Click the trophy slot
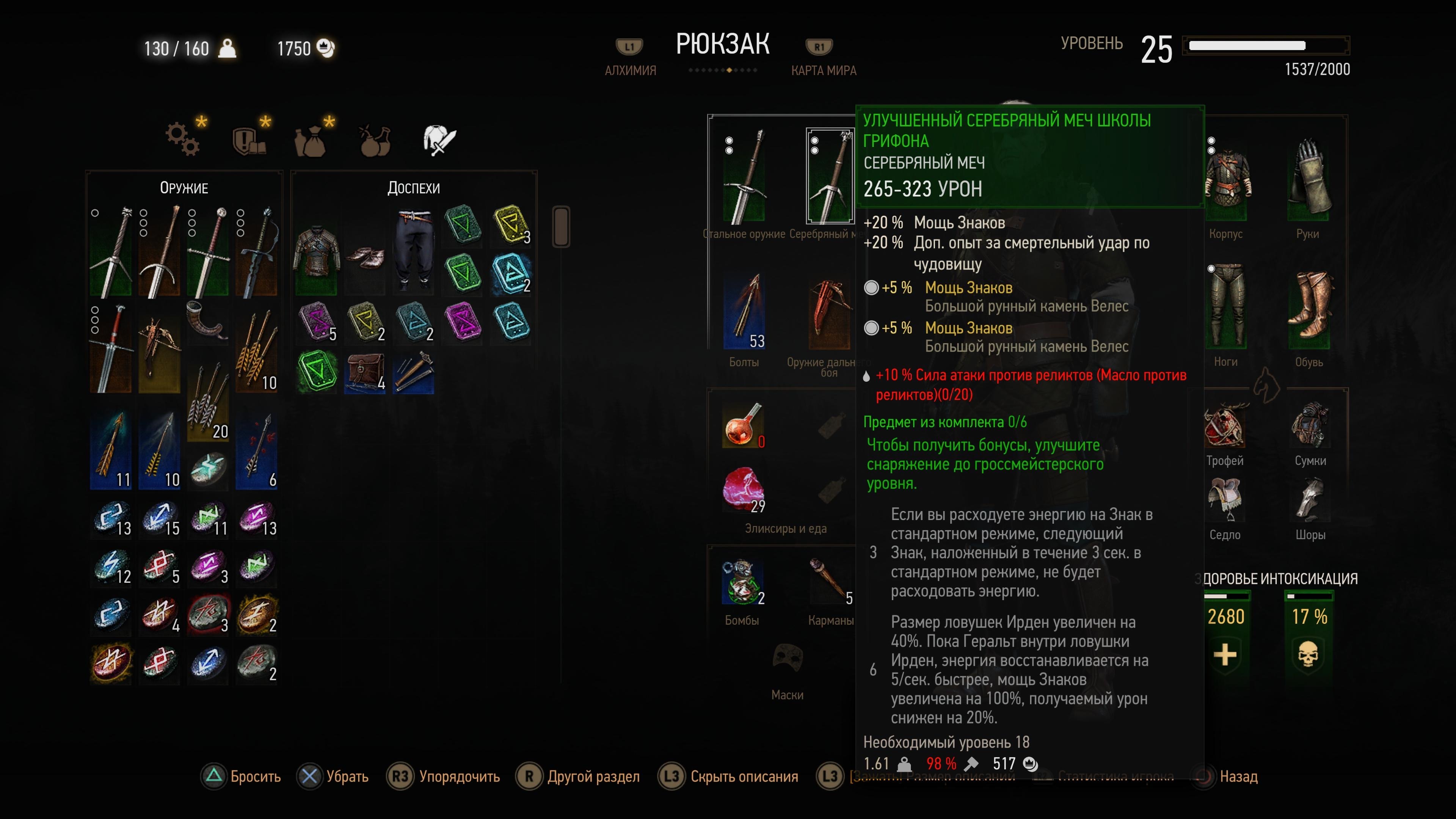 click(x=1225, y=425)
